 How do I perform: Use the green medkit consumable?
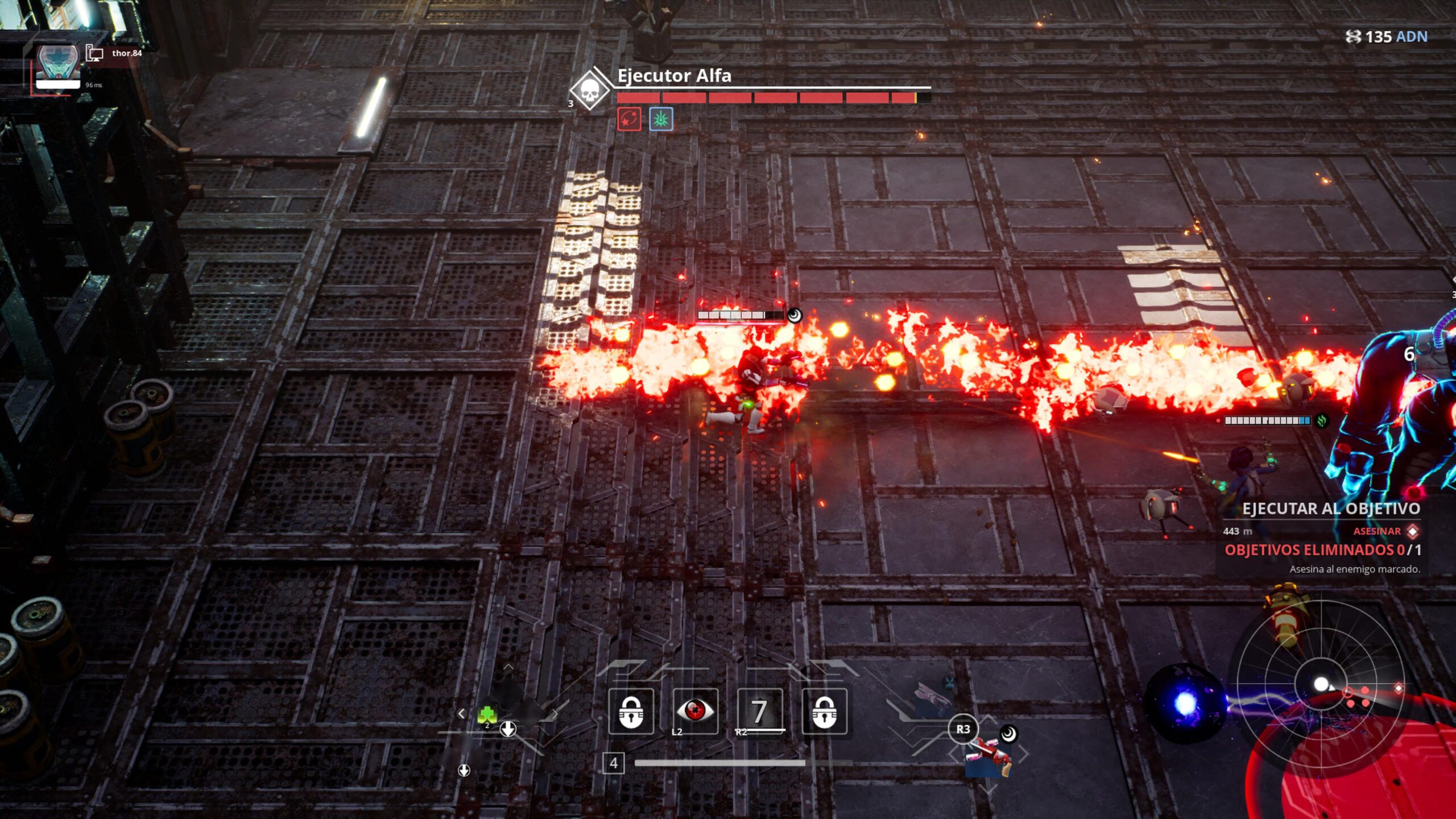click(x=487, y=714)
